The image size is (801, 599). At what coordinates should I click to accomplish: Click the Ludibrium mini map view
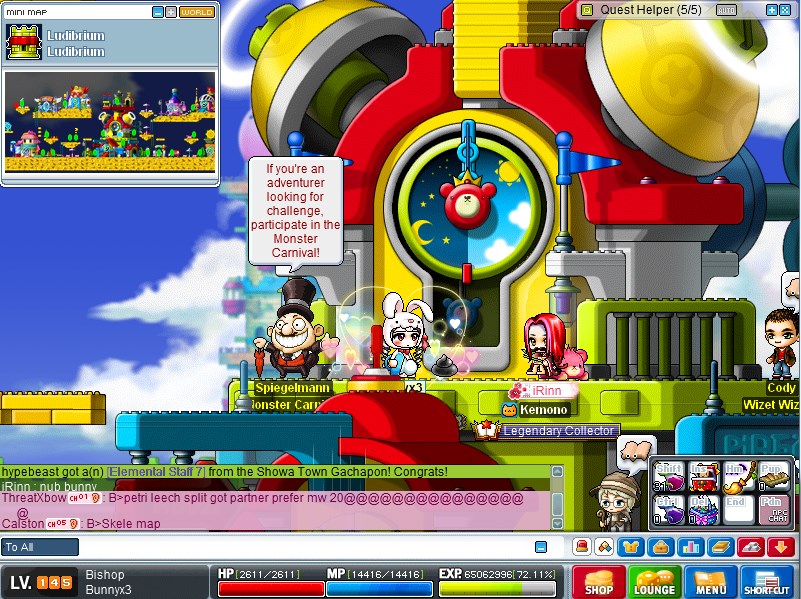coord(110,120)
